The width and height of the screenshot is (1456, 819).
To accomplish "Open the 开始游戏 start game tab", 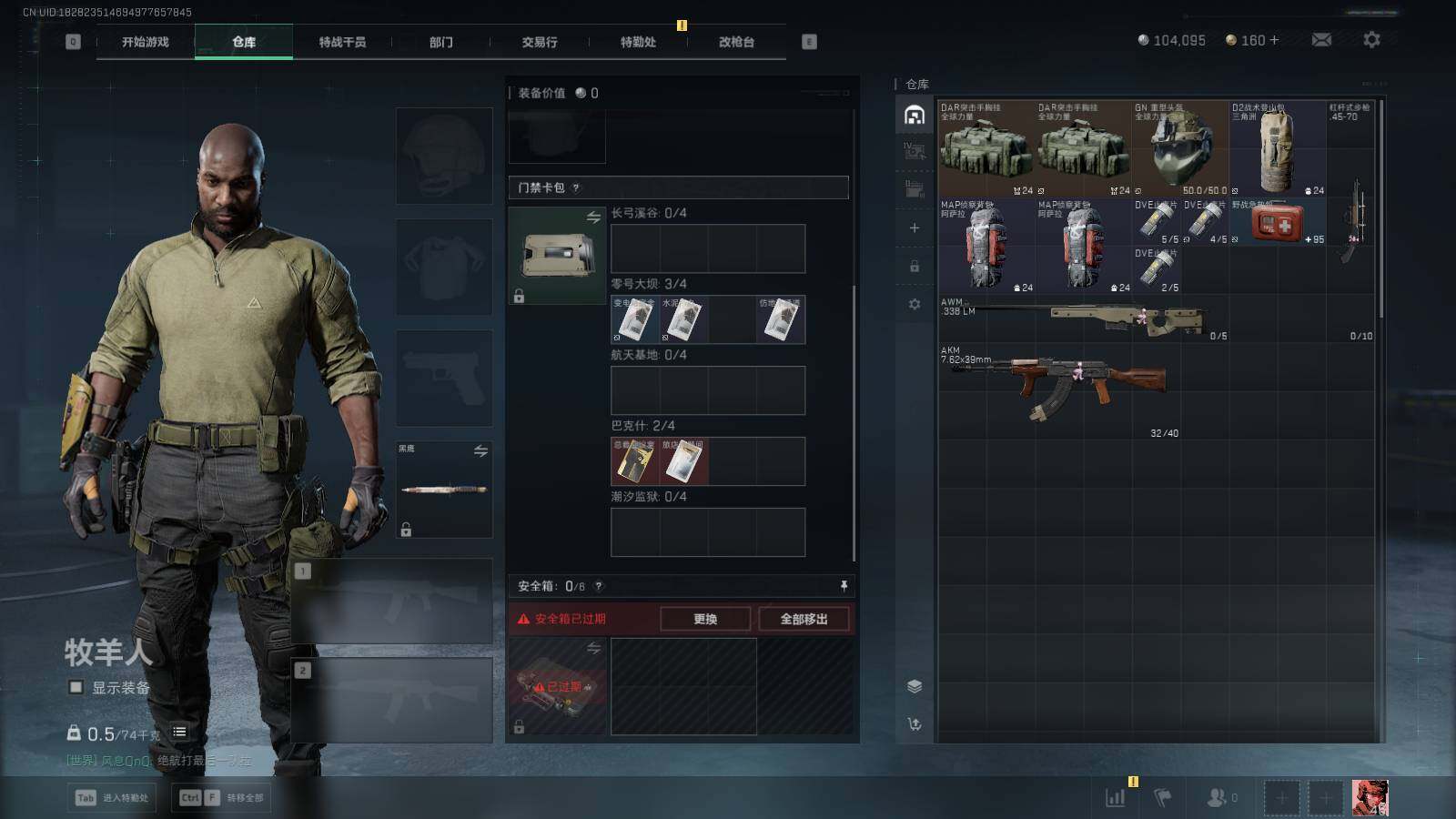I will click(x=146, y=42).
